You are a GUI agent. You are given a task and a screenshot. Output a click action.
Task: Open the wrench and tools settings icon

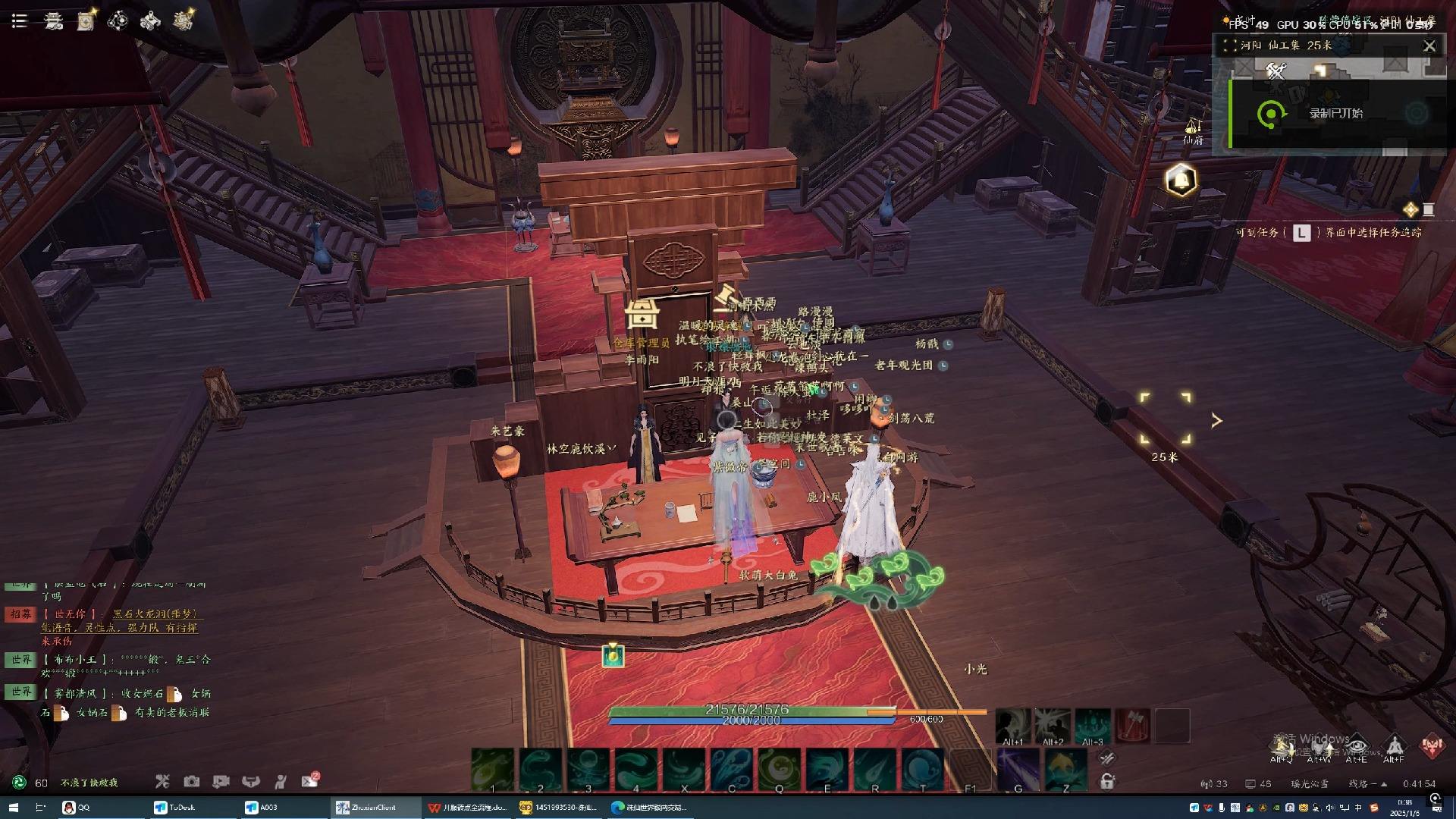[162, 781]
